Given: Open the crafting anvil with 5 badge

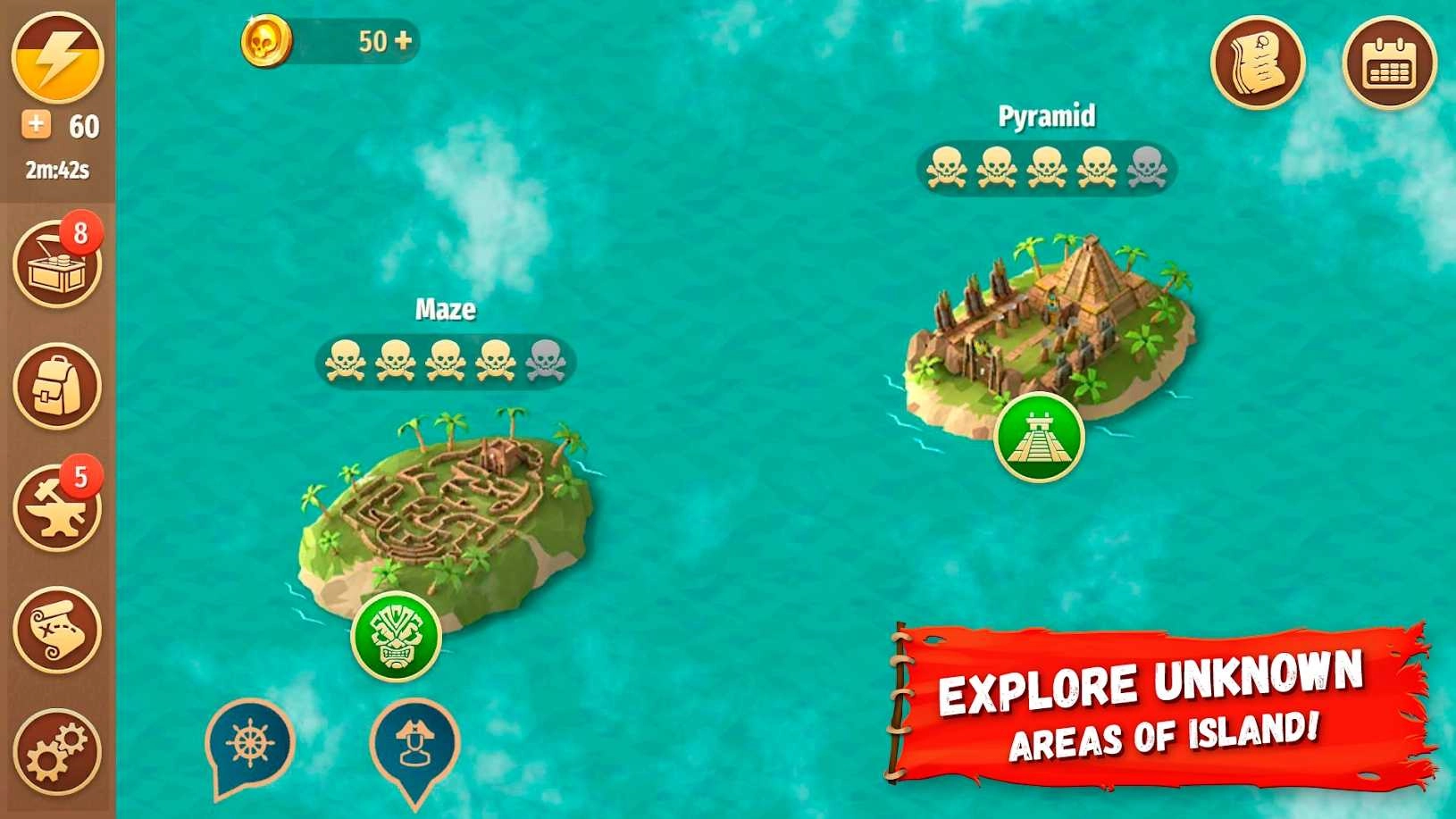Looking at the screenshot, I should [56, 507].
